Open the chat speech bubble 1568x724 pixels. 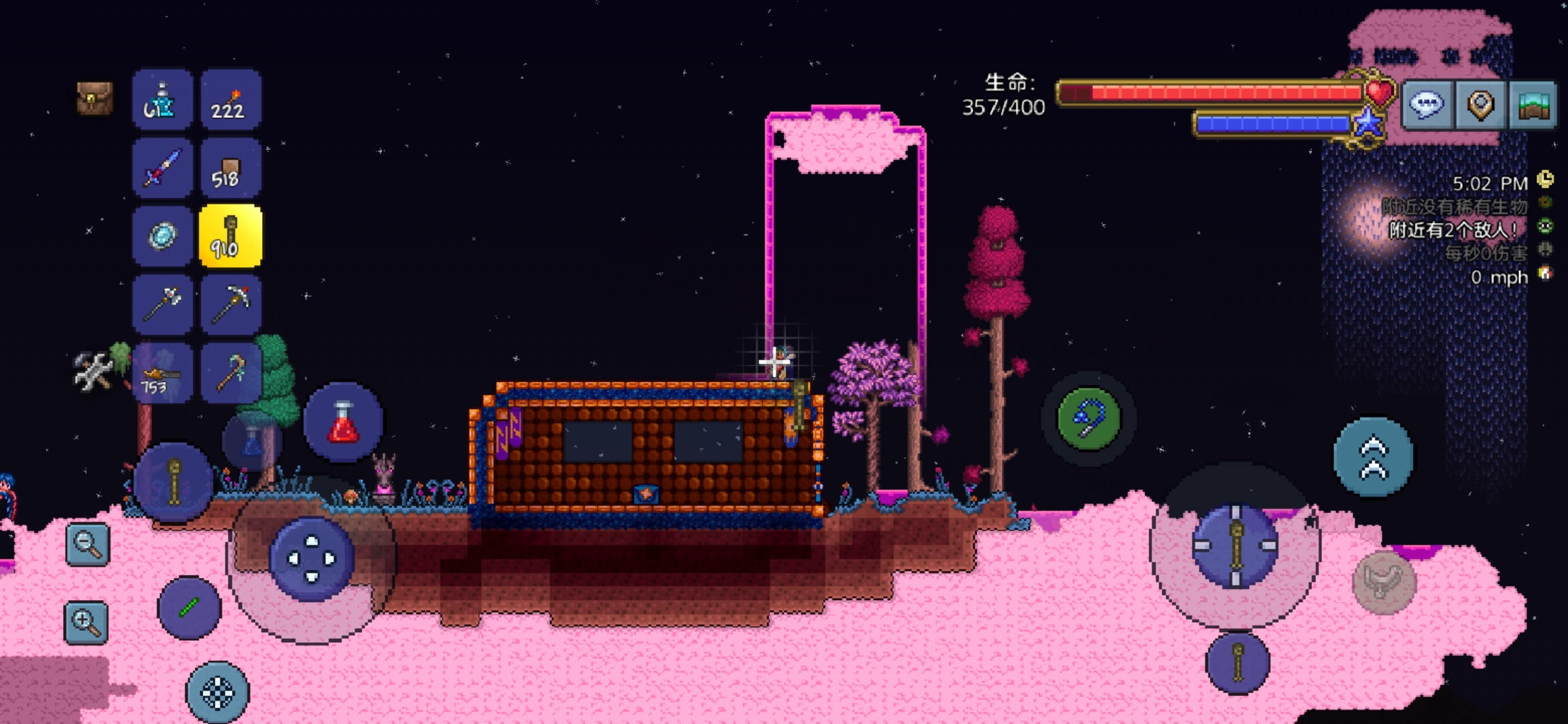tap(1427, 105)
